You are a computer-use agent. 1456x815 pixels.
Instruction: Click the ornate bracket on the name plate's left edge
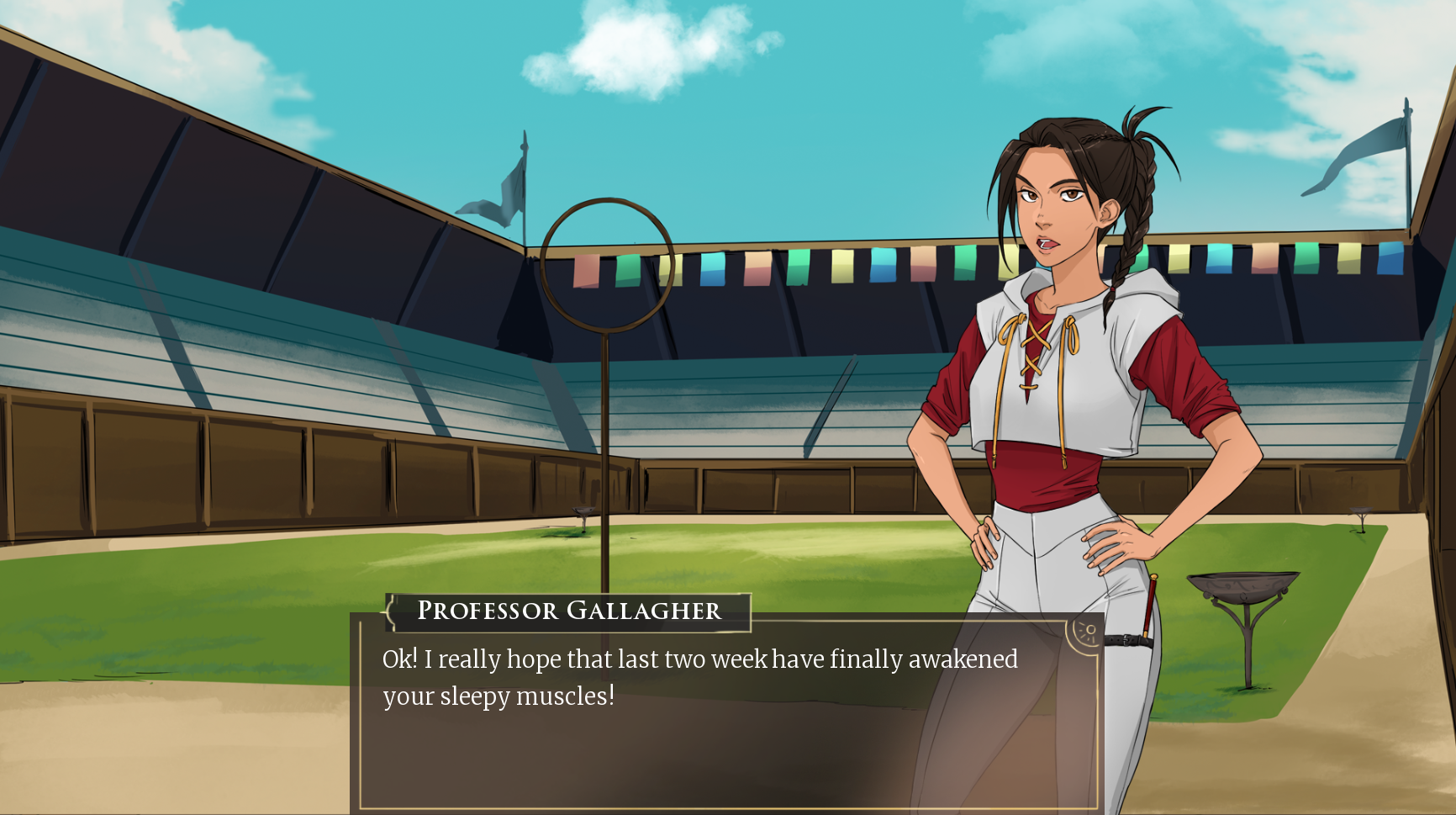(393, 611)
